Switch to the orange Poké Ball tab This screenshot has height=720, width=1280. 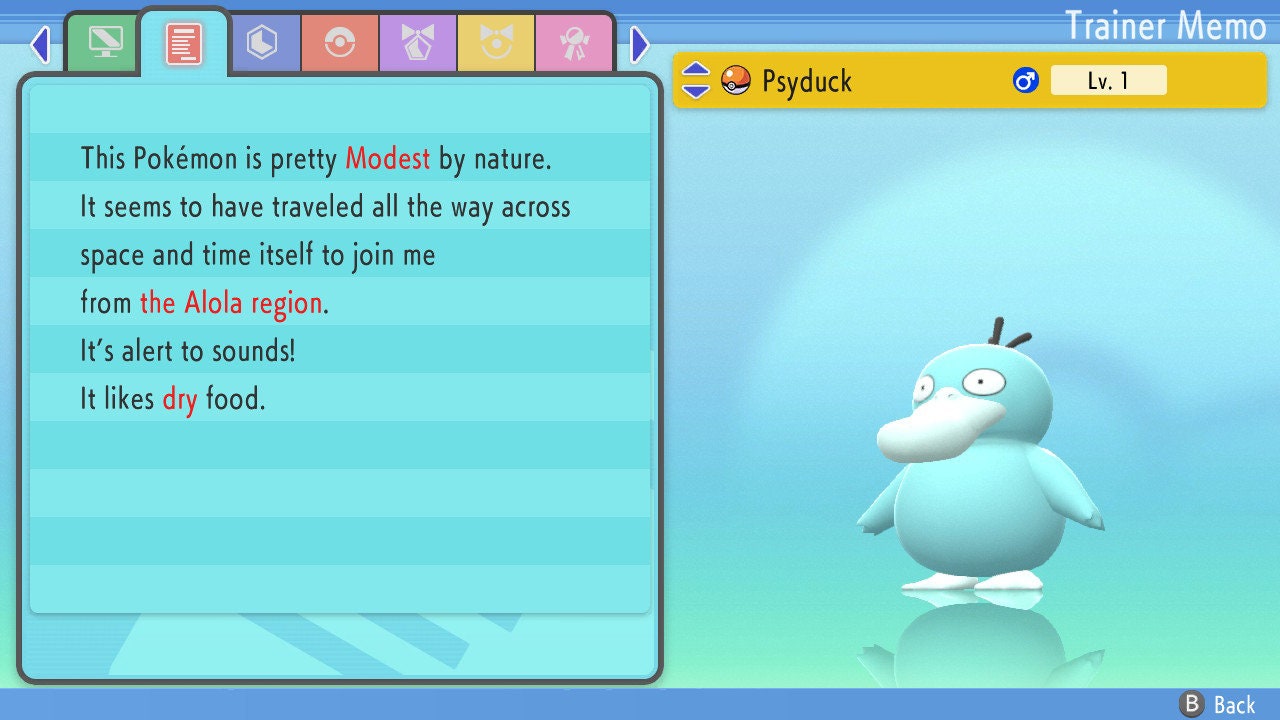coord(339,43)
